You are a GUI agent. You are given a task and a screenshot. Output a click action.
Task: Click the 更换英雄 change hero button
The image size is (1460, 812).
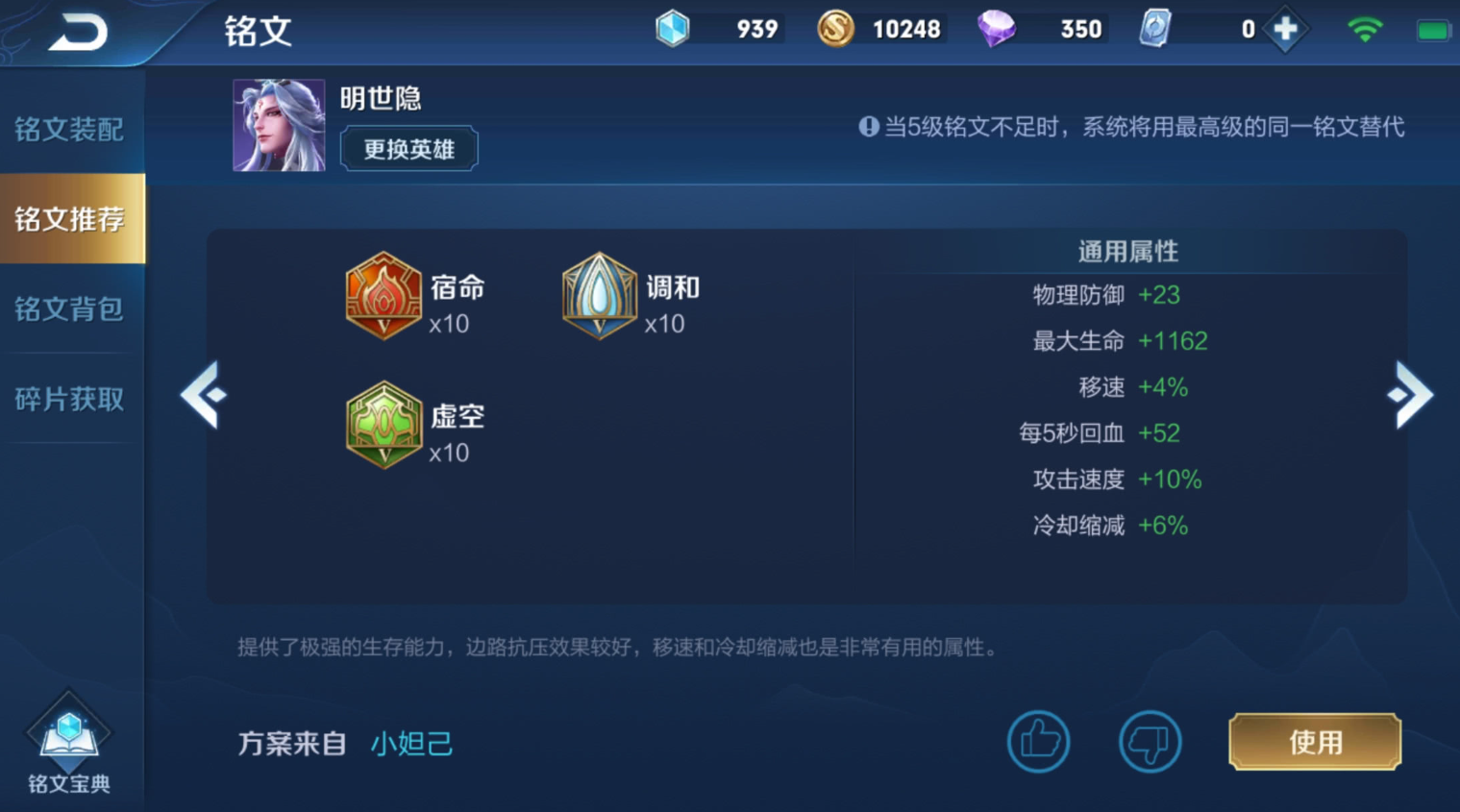click(x=408, y=148)
